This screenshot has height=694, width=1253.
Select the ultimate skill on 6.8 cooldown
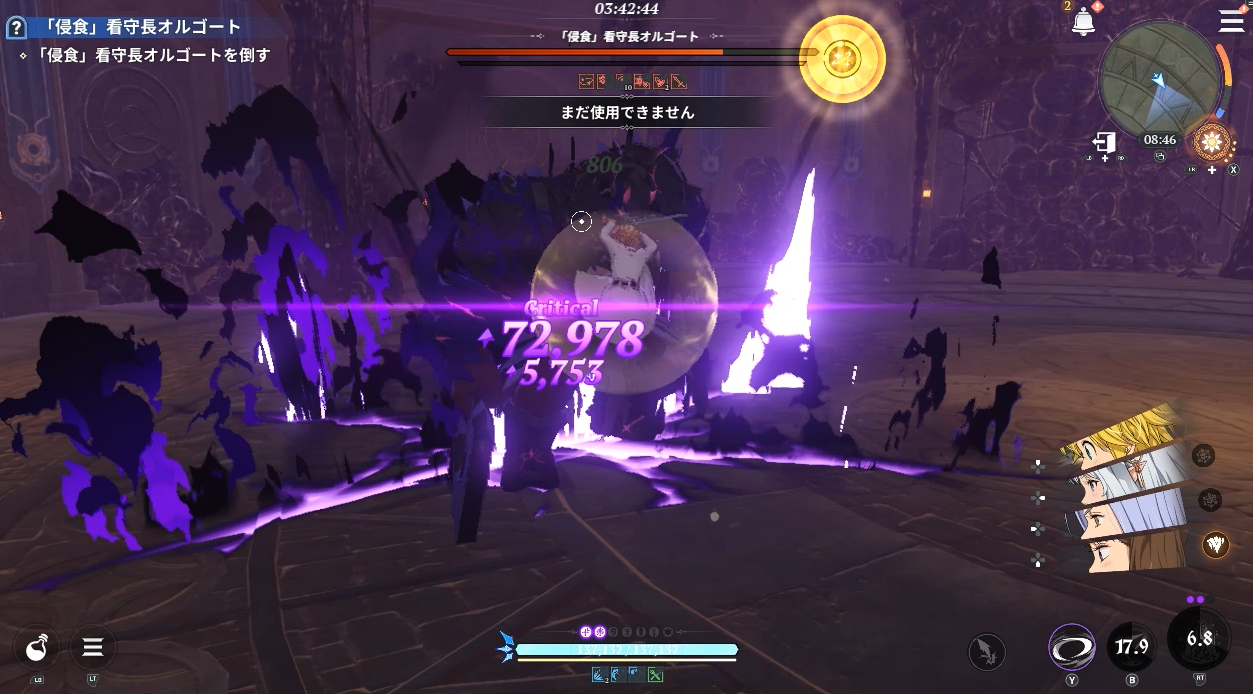[1199, 639]
